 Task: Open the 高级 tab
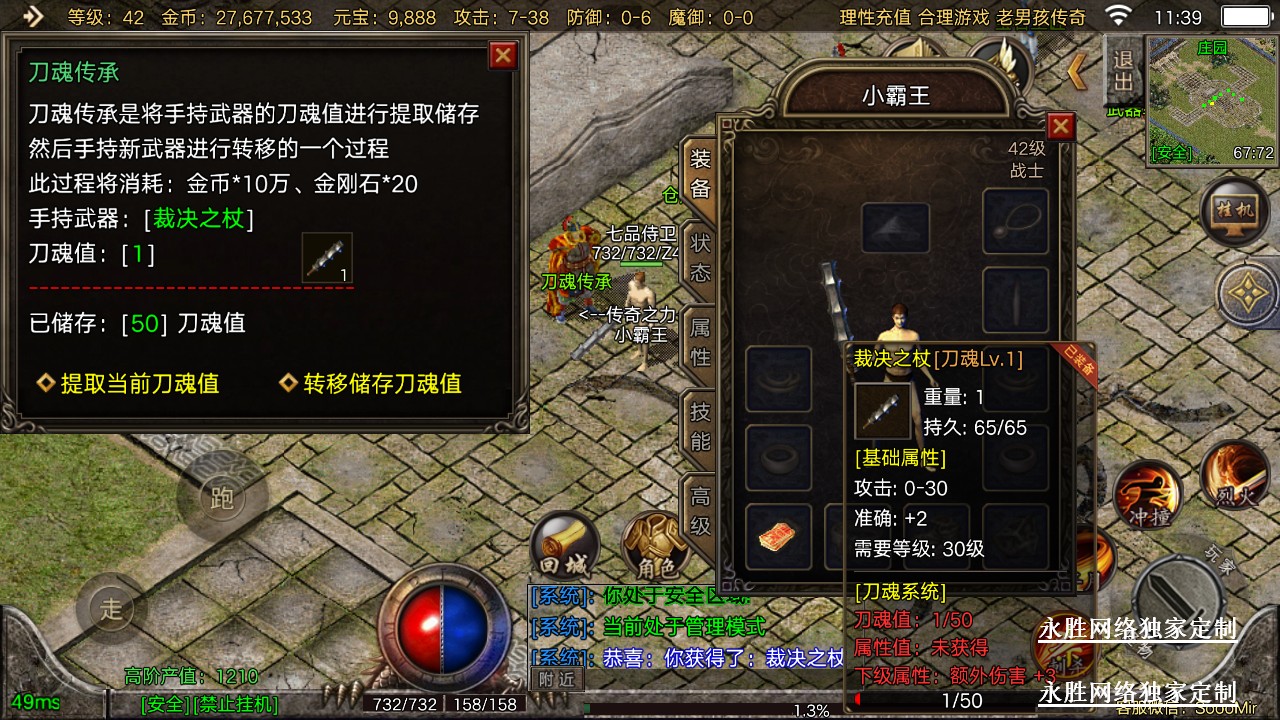pyautogui.click(x=700, y=509)
